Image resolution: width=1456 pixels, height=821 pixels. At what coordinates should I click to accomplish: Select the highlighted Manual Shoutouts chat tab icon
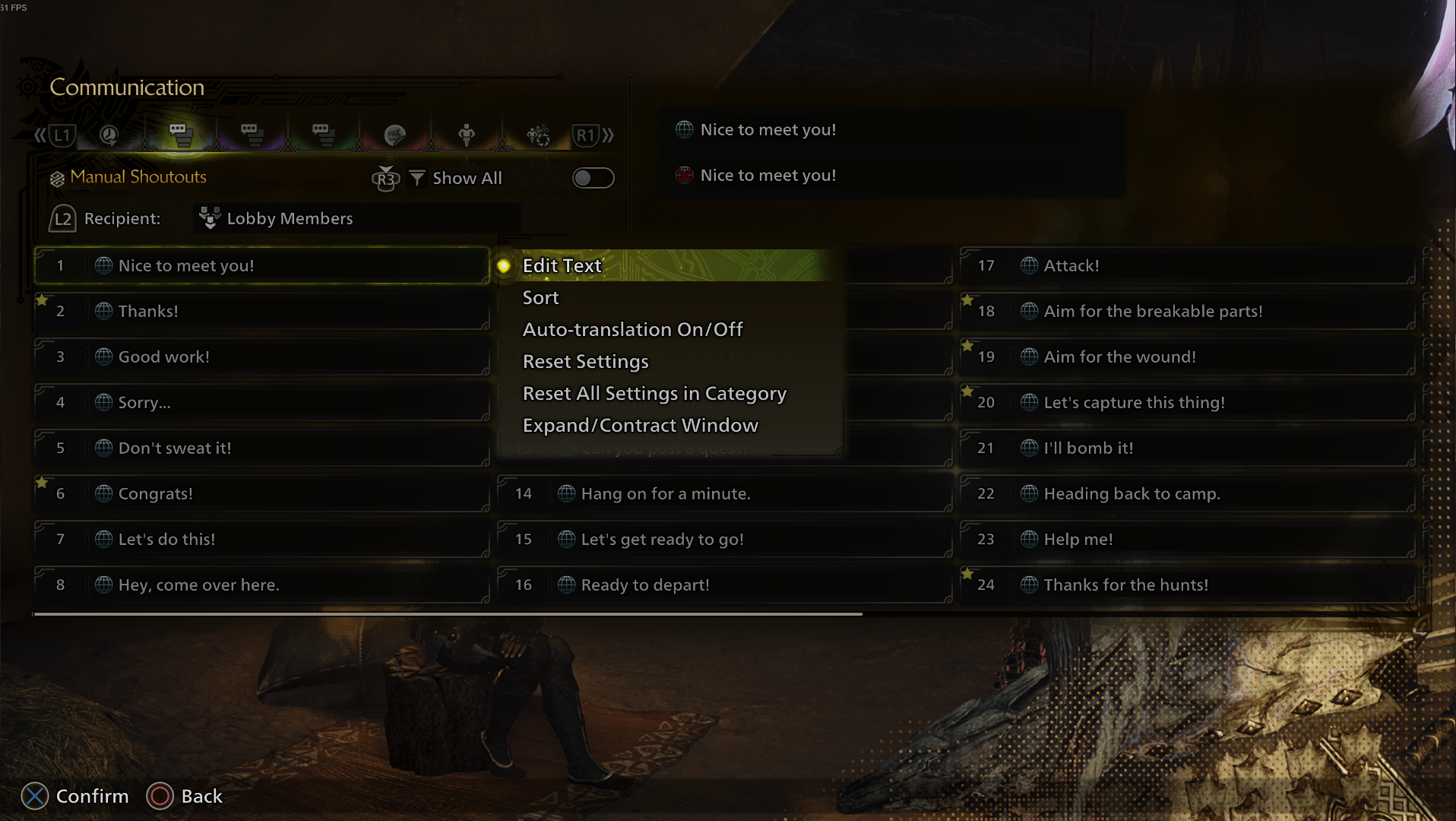182,135
